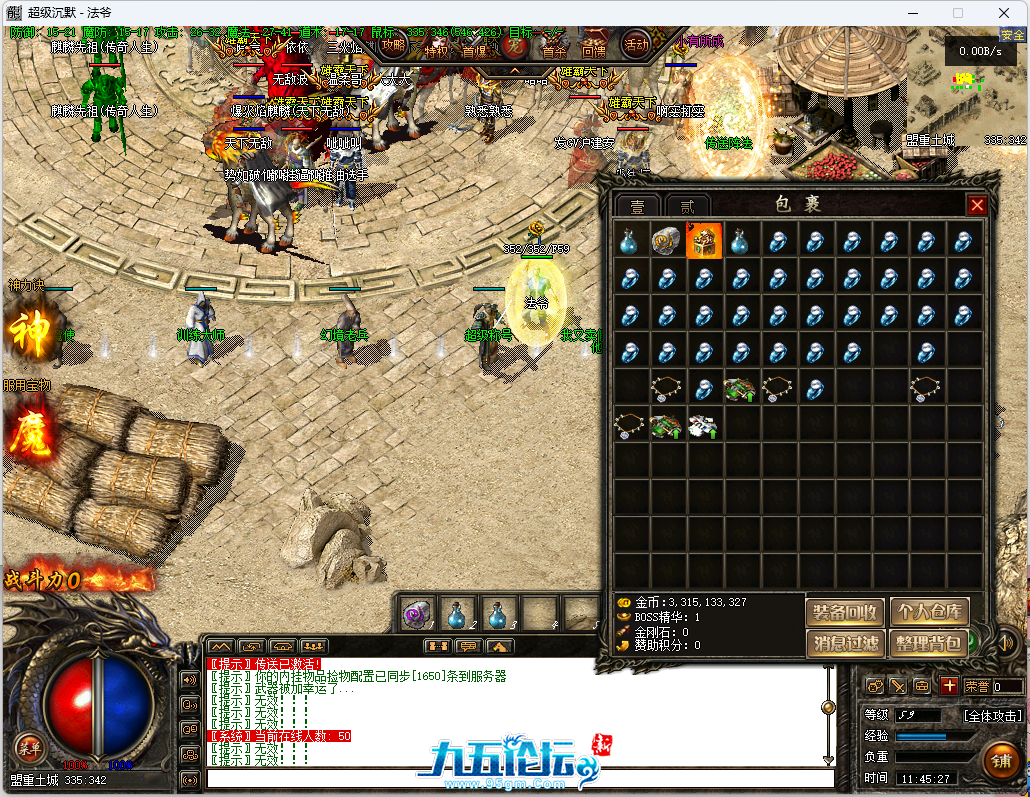Screen dimensions: 1030x797
Task: Click the 装备回收 equipment recycle button
Action: point(845,612)
